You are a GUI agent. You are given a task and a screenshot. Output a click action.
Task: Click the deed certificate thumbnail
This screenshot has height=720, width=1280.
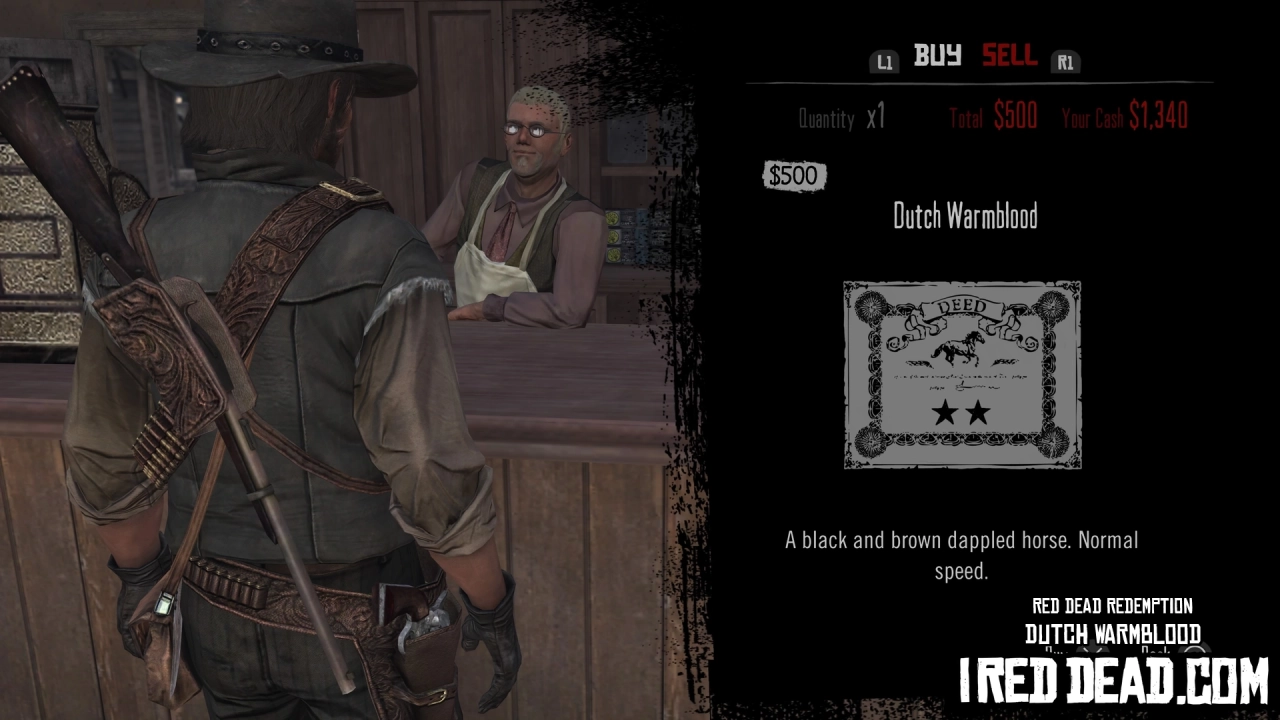point(962,375)
